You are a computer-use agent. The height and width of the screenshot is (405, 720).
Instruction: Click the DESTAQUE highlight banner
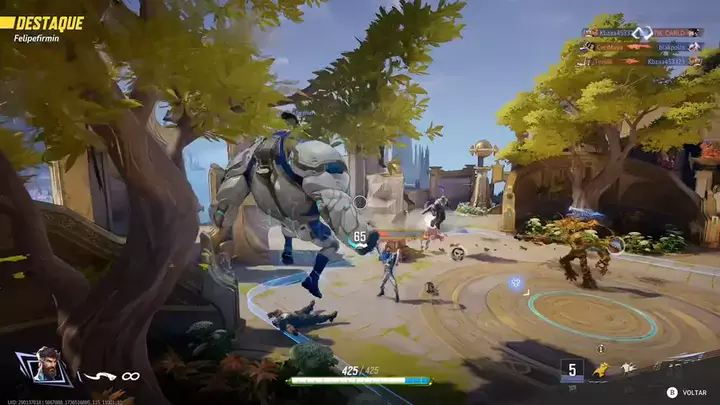(43, 22)
